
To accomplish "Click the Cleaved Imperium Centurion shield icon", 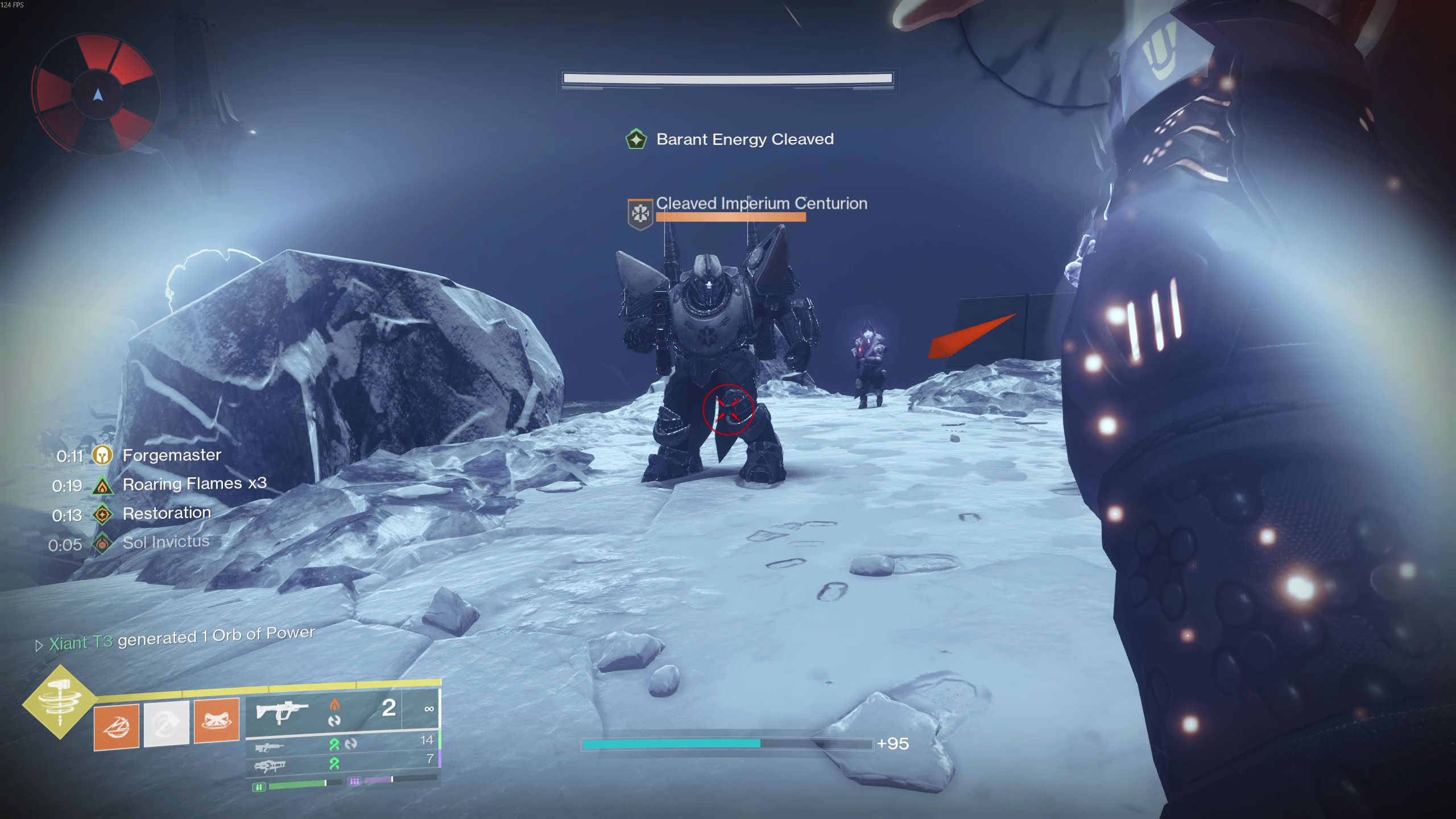I will click(640, 214).
